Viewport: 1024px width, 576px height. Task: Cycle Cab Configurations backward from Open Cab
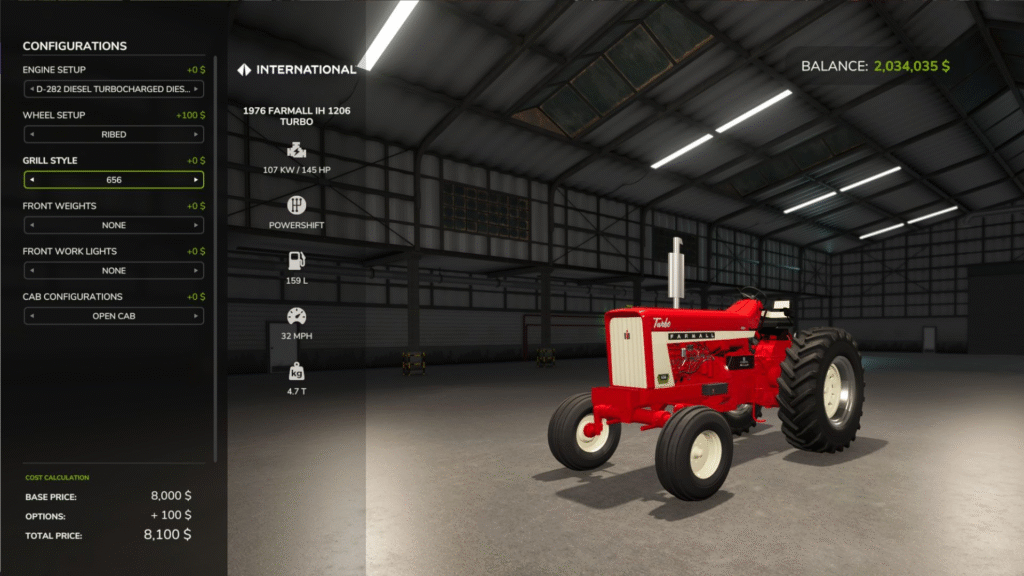(x=31, y=316)
